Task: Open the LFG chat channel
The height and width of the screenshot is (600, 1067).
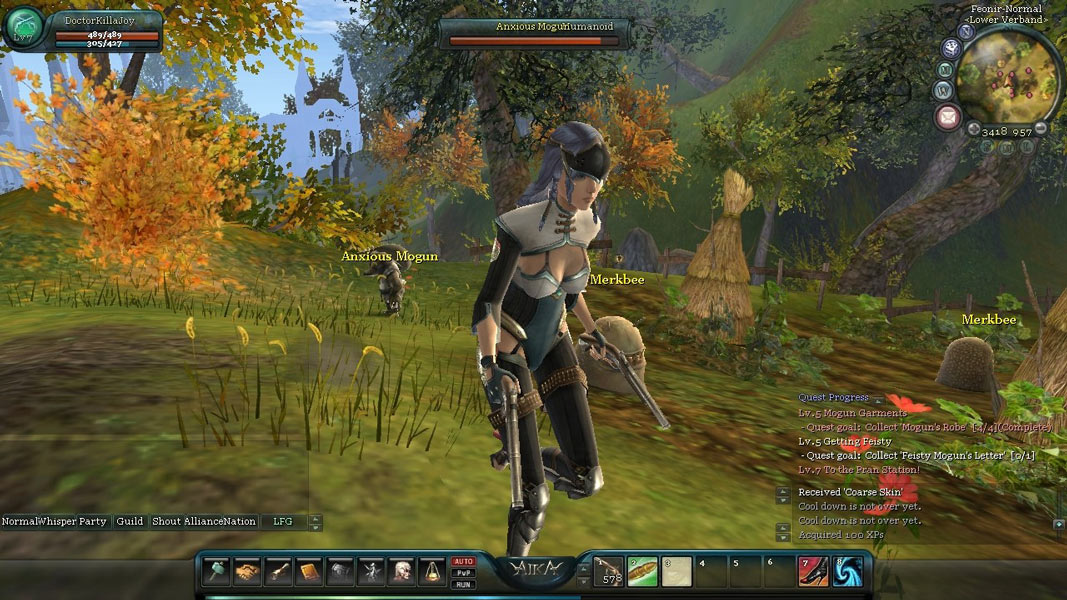Action: point(283,522)
